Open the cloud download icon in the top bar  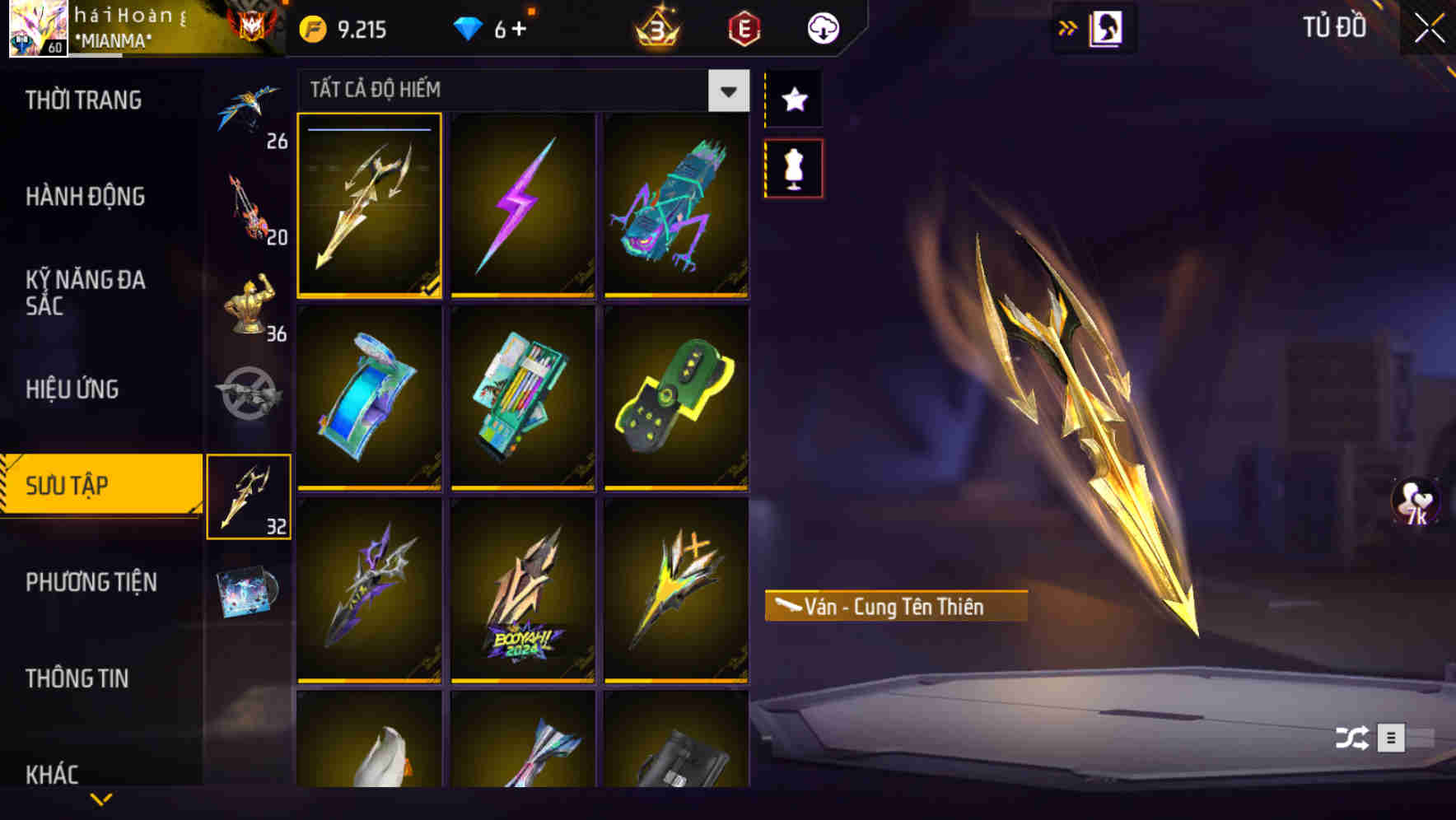822,27
